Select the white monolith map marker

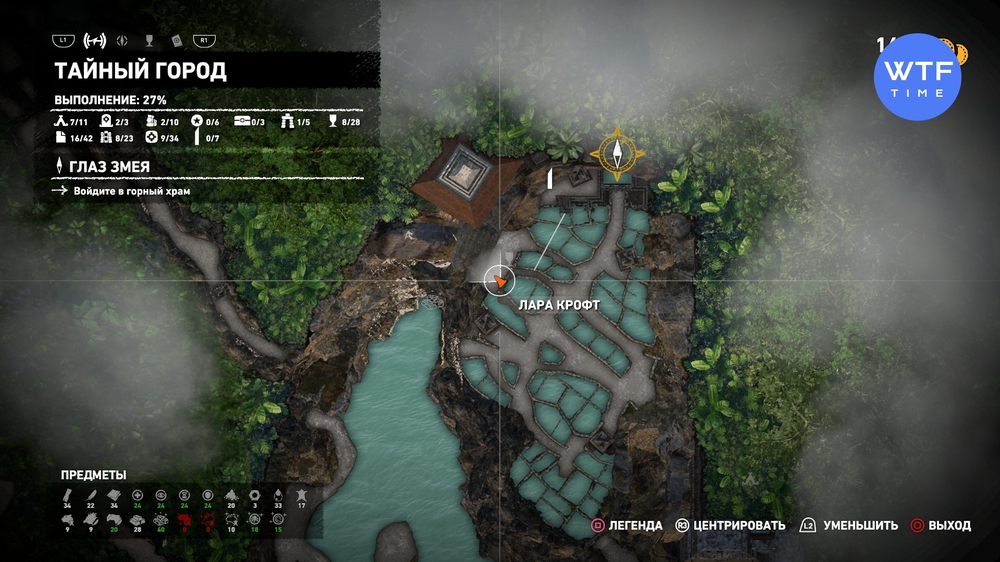pyautogui.click(x=549, y=179)
